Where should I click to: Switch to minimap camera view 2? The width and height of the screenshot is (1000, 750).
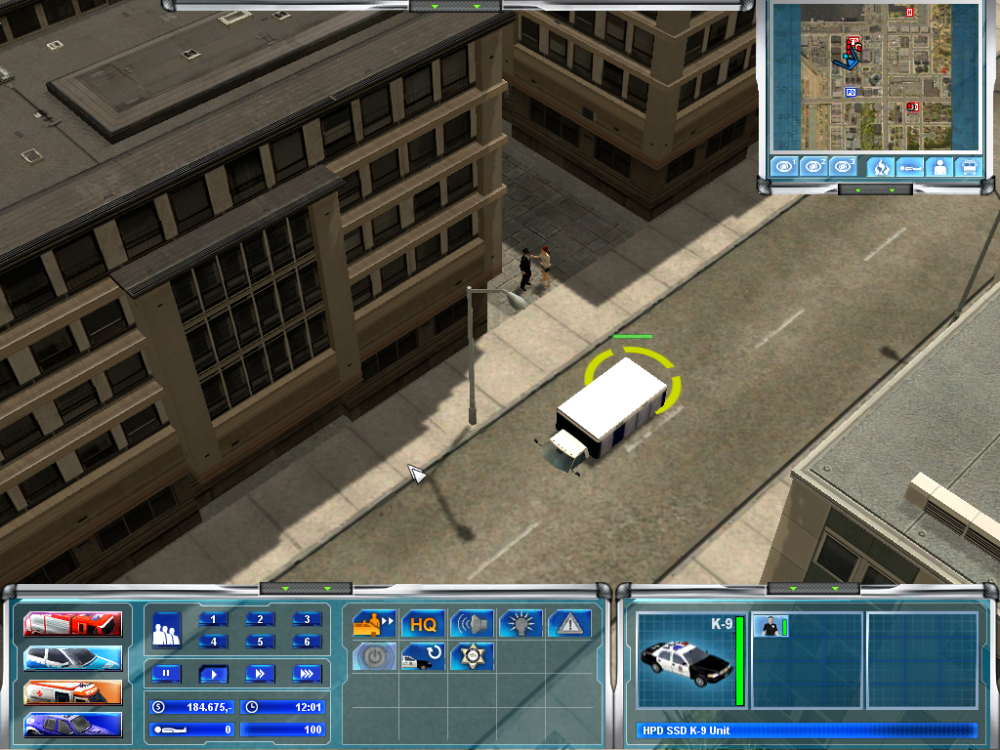[x=814, y=167]
